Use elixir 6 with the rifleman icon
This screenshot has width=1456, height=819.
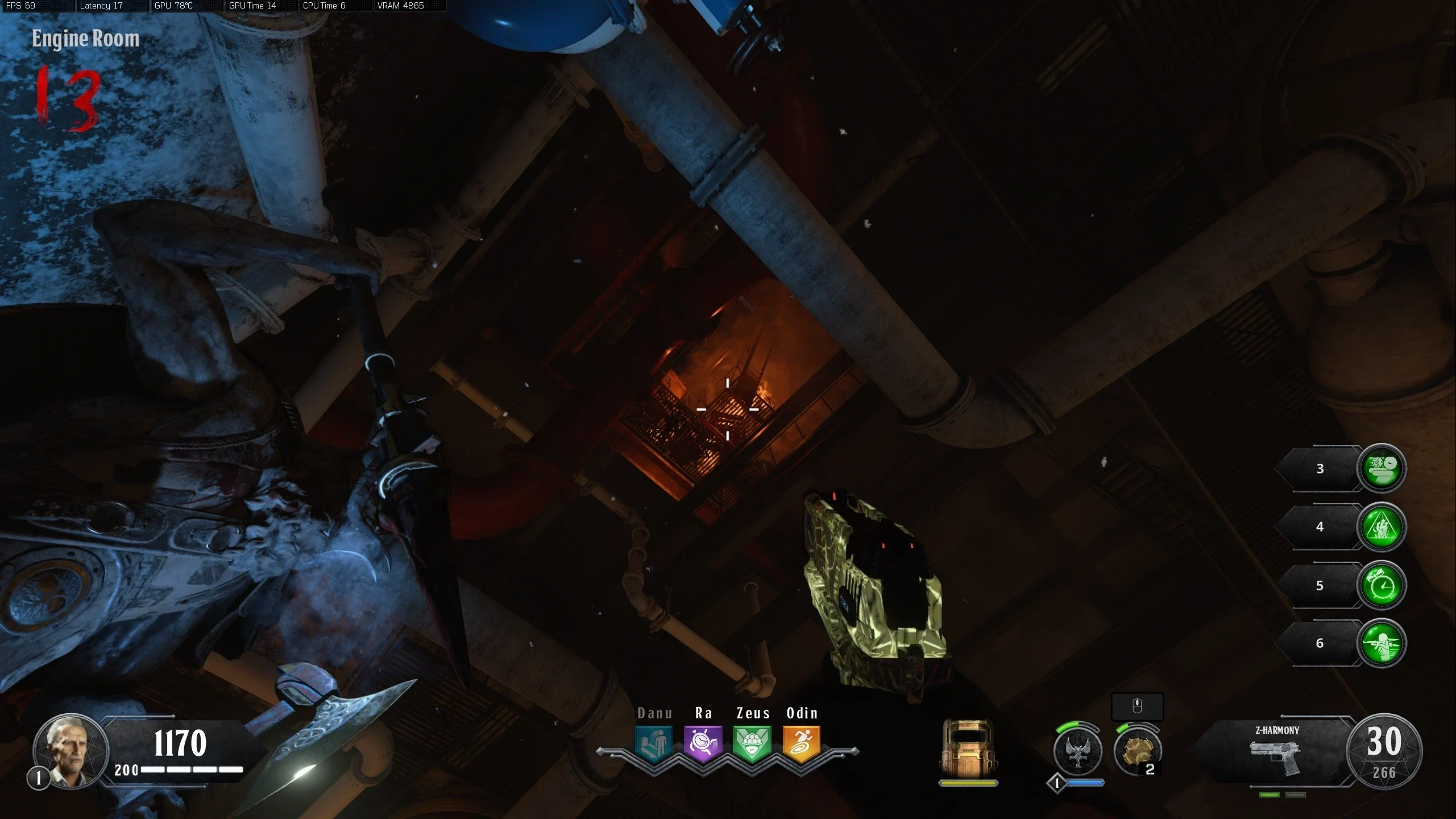(1381, 643)
